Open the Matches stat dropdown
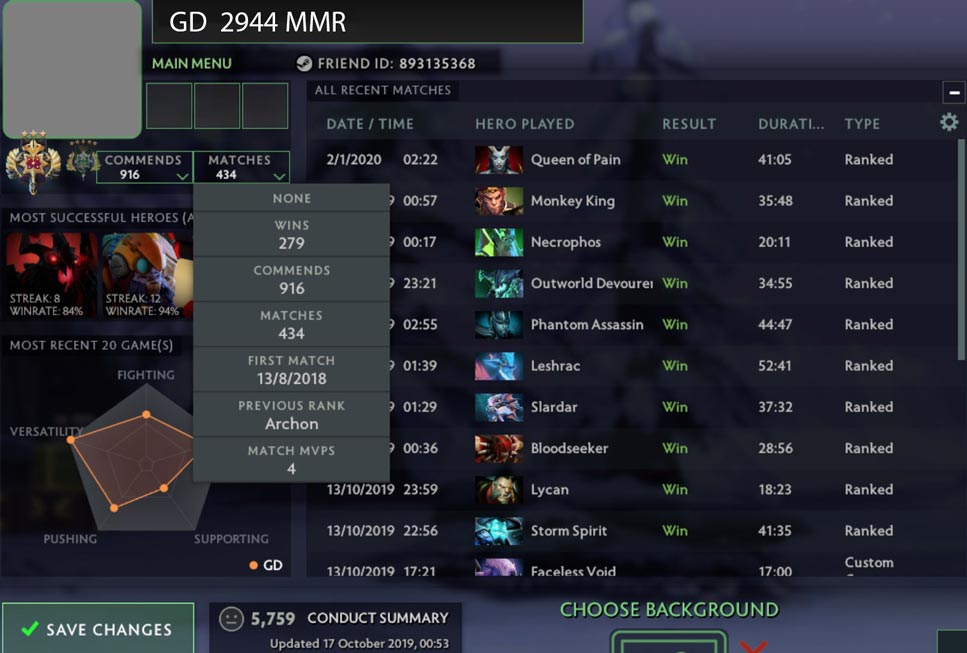 pyautogui.click(x=240, y=167)
